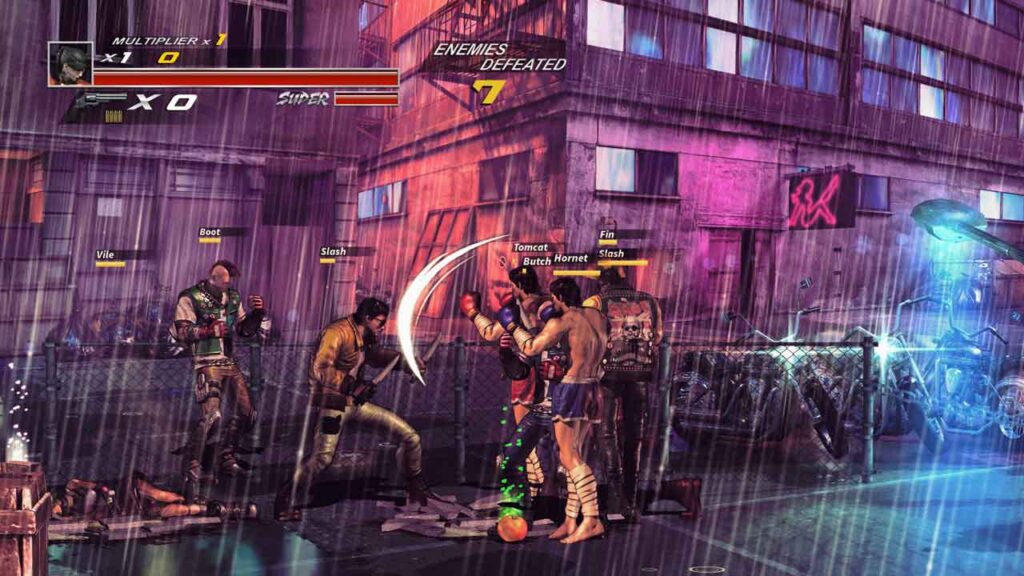This screenshot has height=576, width=1024.
Task: Click the player character portrait
Action: (70, 63)
